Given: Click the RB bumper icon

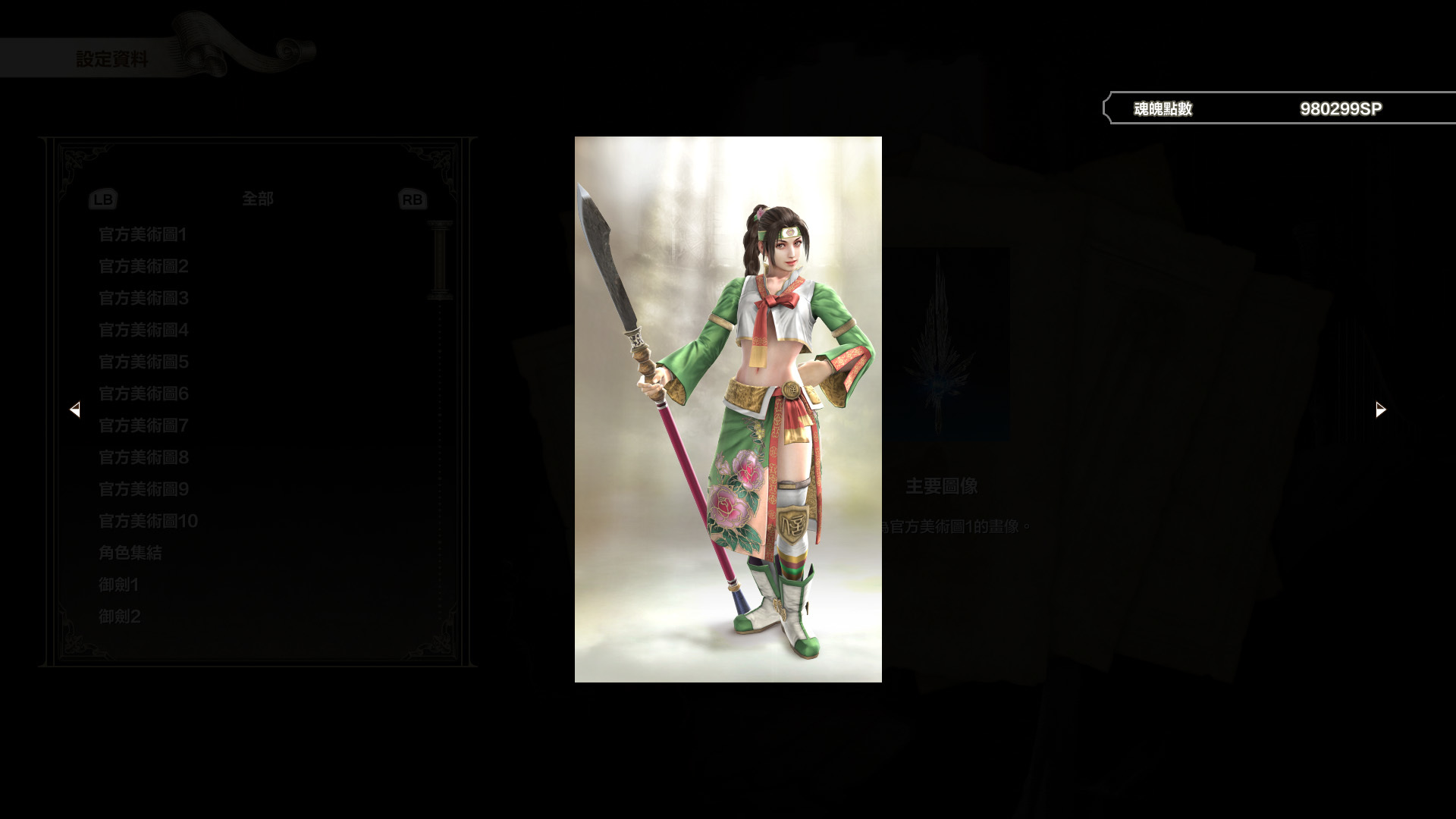Looking at the screenshot, I should pyautogui.click(x=412, y=199).
